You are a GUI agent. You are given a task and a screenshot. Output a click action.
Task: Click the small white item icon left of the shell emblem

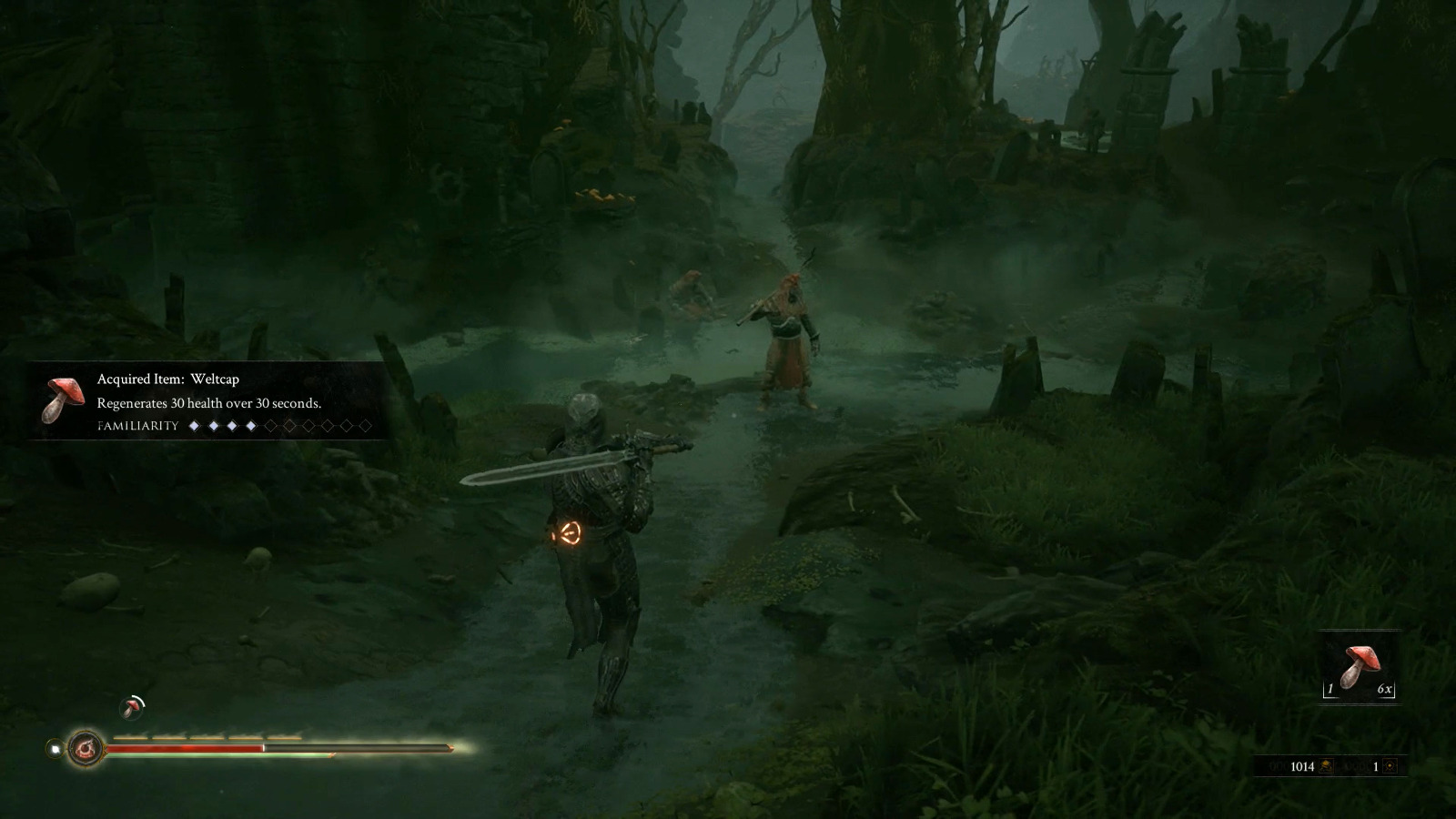55,747
